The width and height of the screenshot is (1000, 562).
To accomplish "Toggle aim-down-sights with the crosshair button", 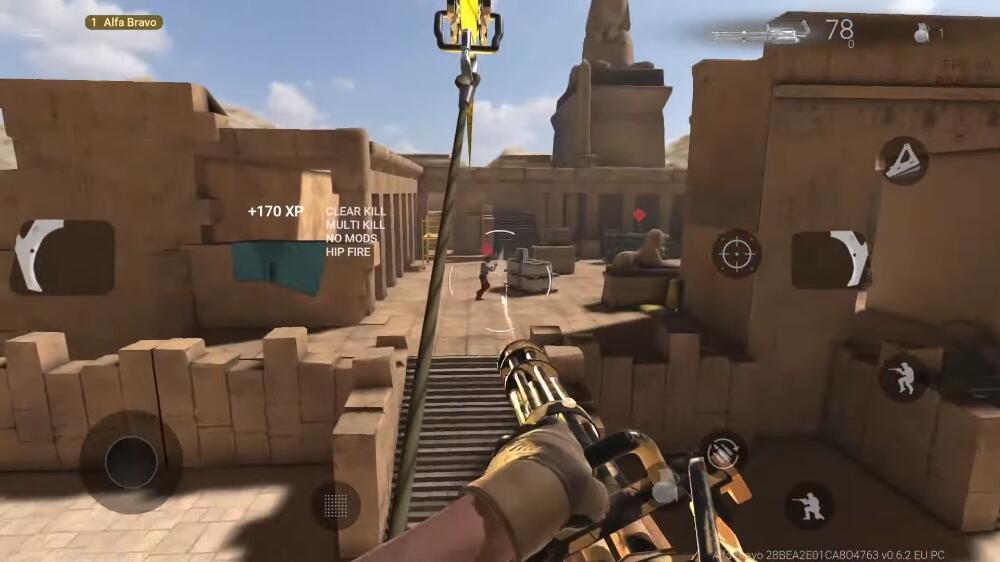I will coord(736,253).
